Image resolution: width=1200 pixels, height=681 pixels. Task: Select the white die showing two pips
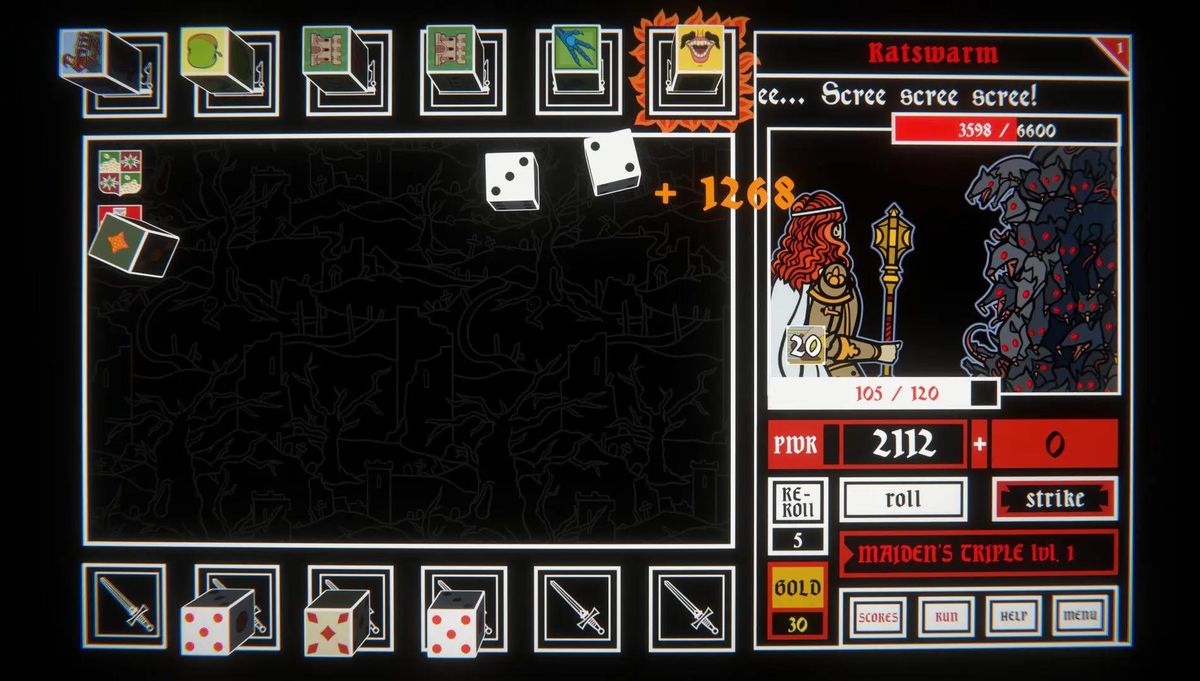point(612,162)
